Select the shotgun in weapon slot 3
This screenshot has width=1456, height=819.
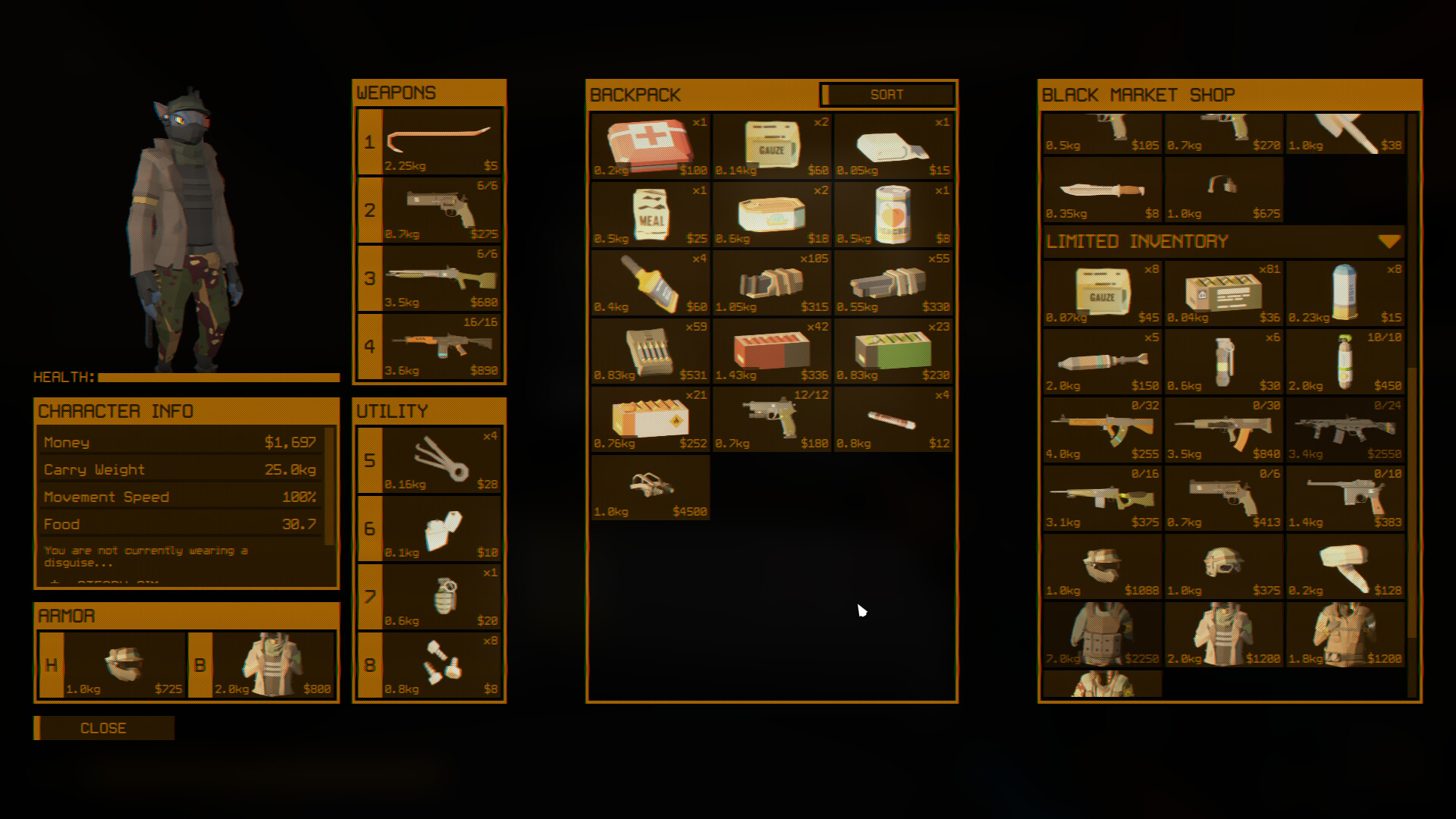pos(440,279)
